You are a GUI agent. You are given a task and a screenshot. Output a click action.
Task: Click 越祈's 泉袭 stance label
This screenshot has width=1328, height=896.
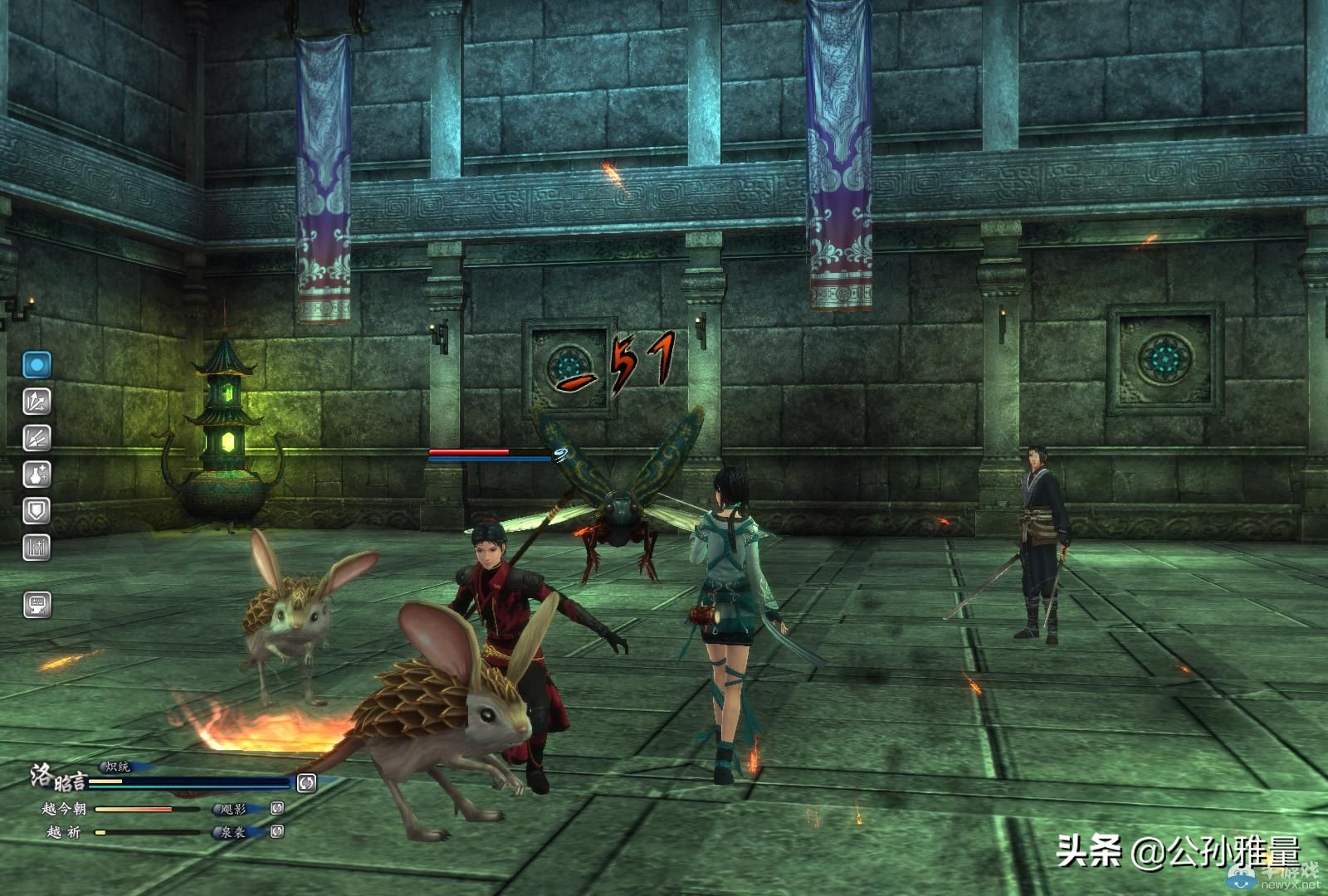(x=233, y=832)
